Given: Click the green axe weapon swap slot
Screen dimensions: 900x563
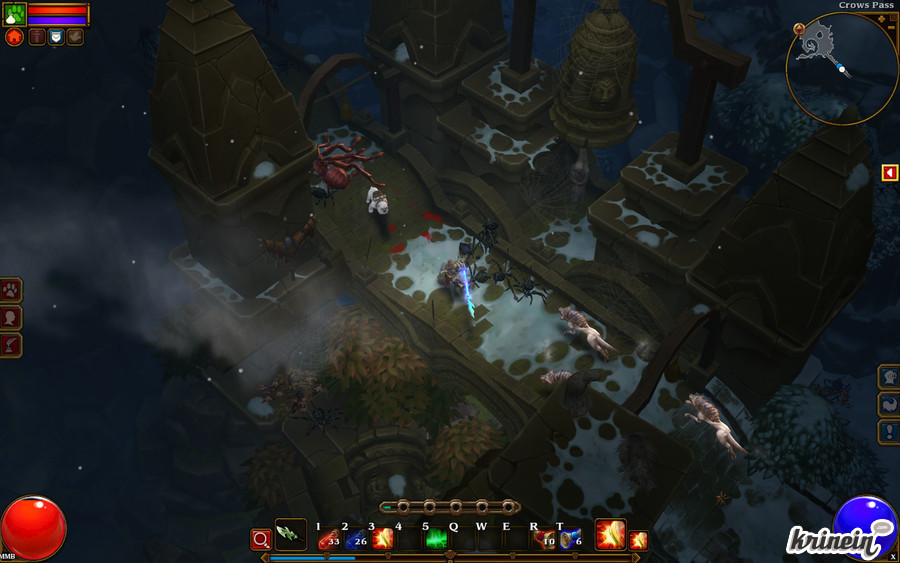Looking at the screenshot, I should pos(290,535).
